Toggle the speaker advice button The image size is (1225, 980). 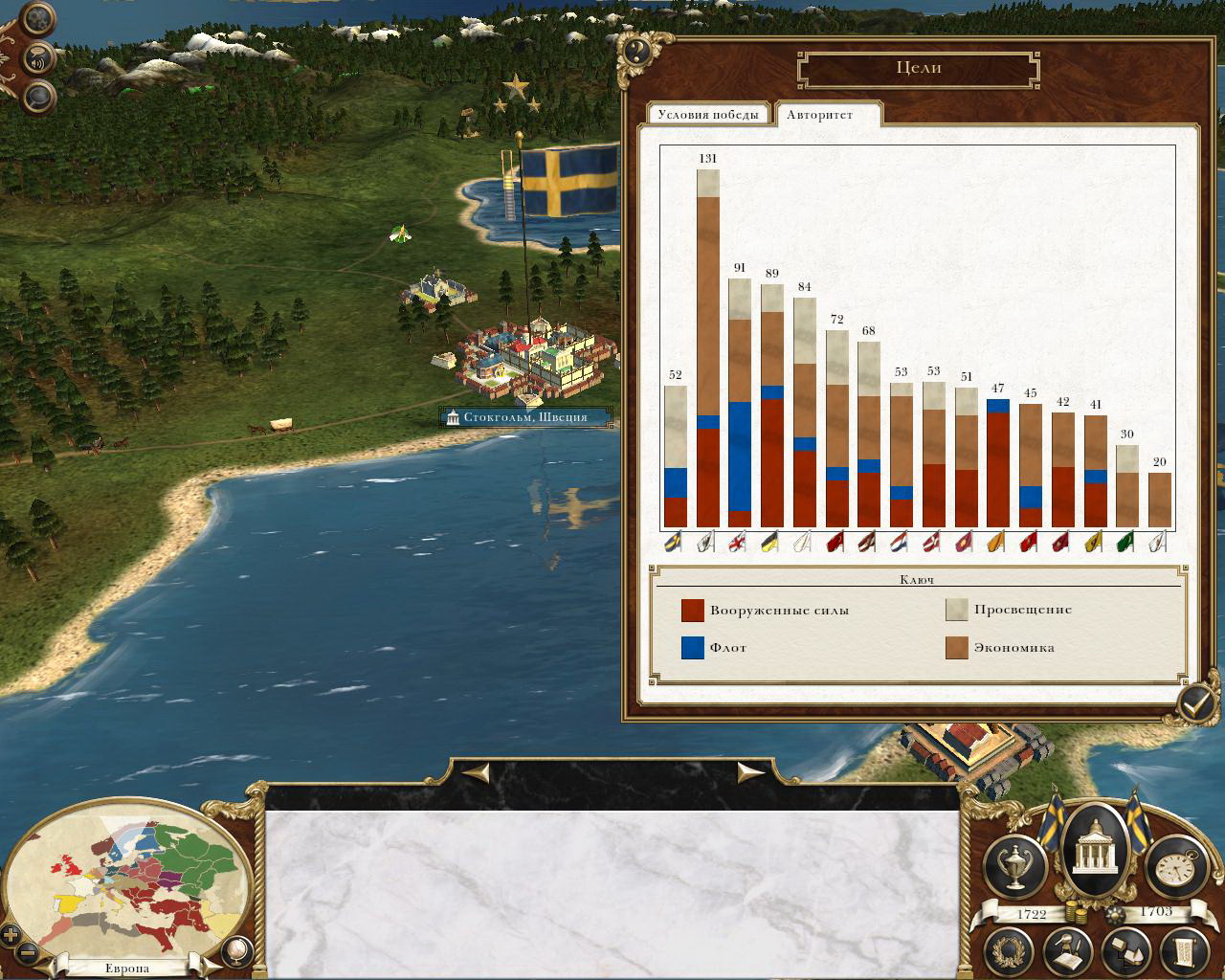[38, 58]
